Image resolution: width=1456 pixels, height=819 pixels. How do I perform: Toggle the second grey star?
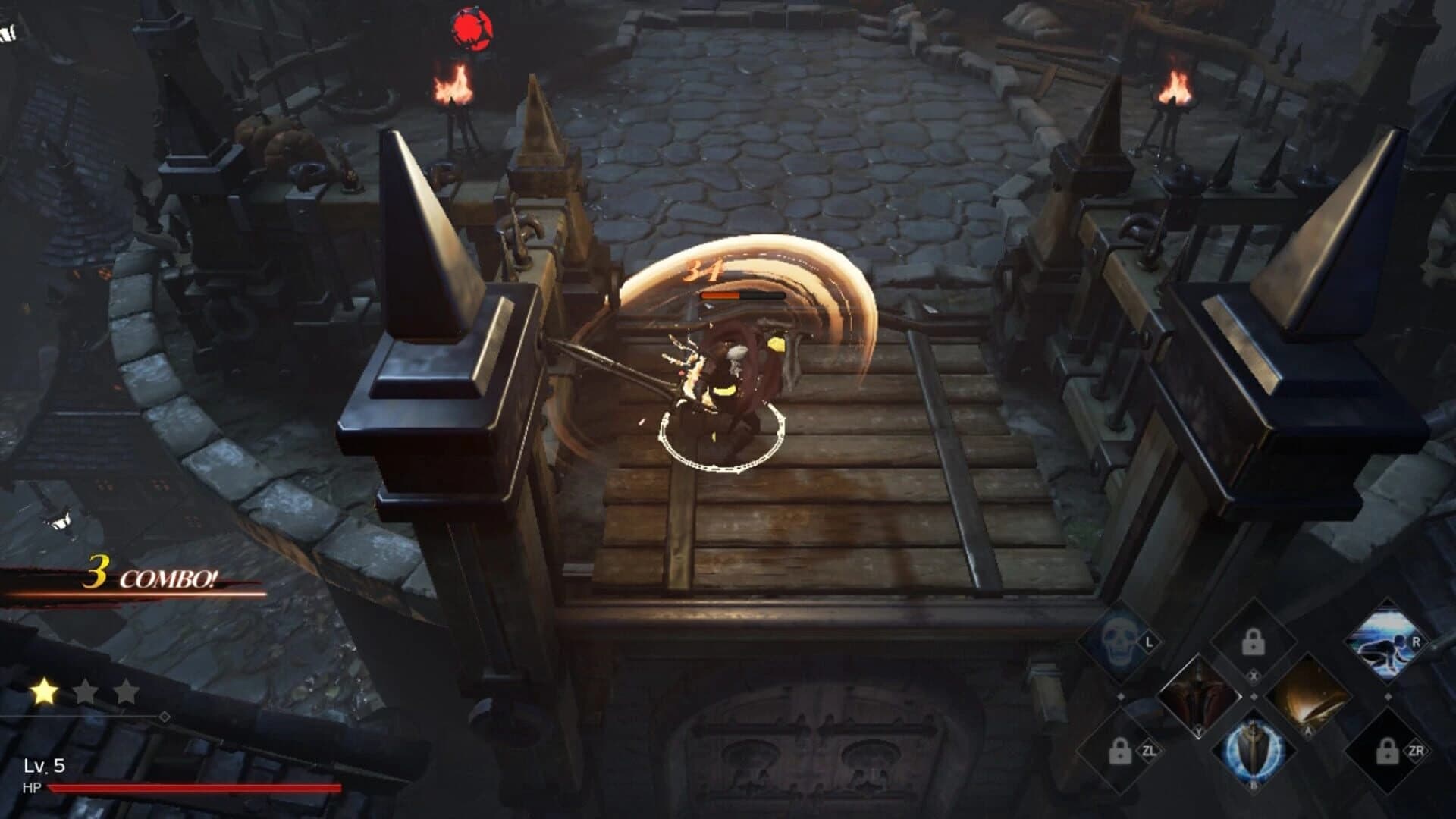click(86, 691)
